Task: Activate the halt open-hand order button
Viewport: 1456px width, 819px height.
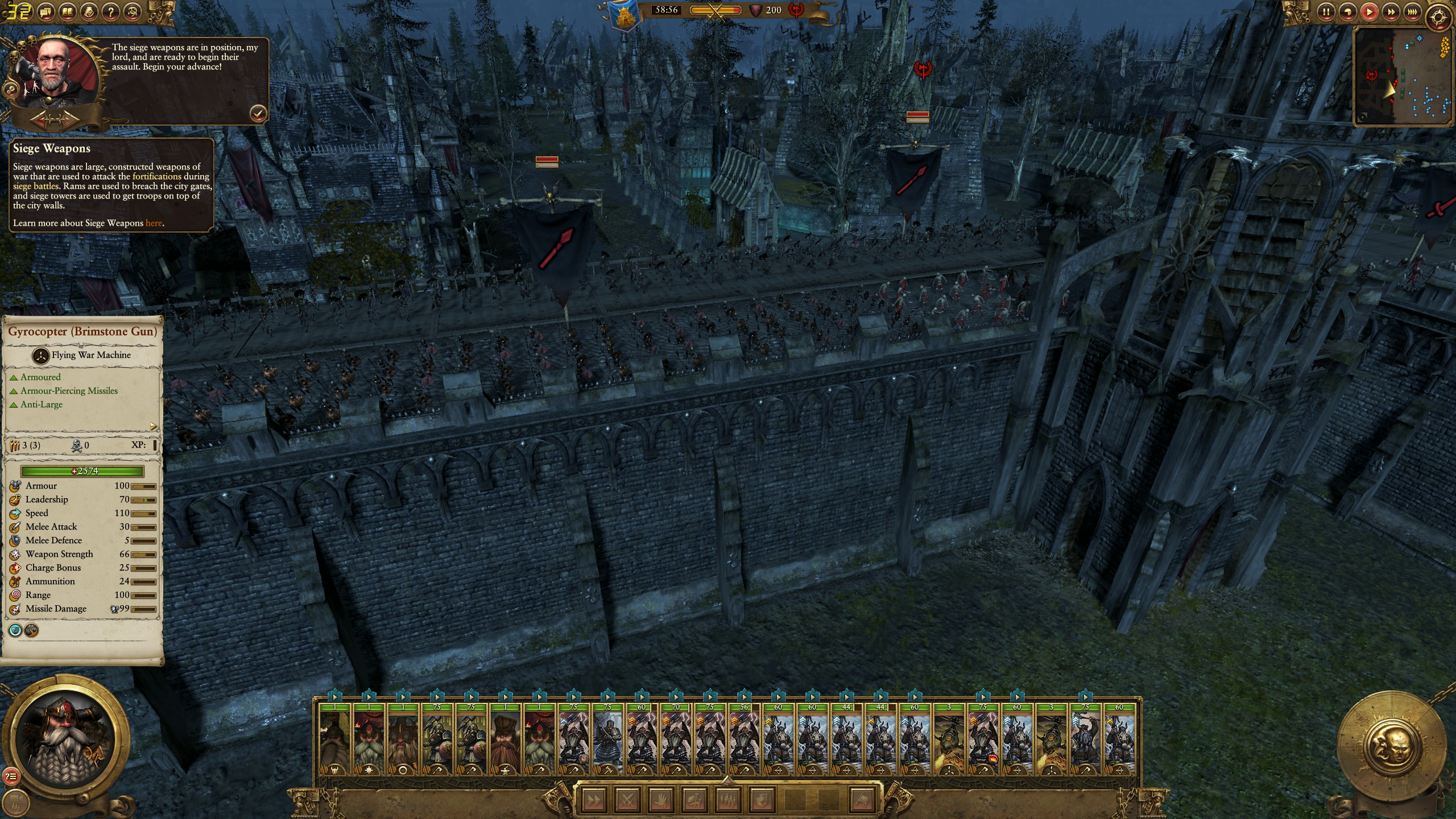Action: point(660,800)
